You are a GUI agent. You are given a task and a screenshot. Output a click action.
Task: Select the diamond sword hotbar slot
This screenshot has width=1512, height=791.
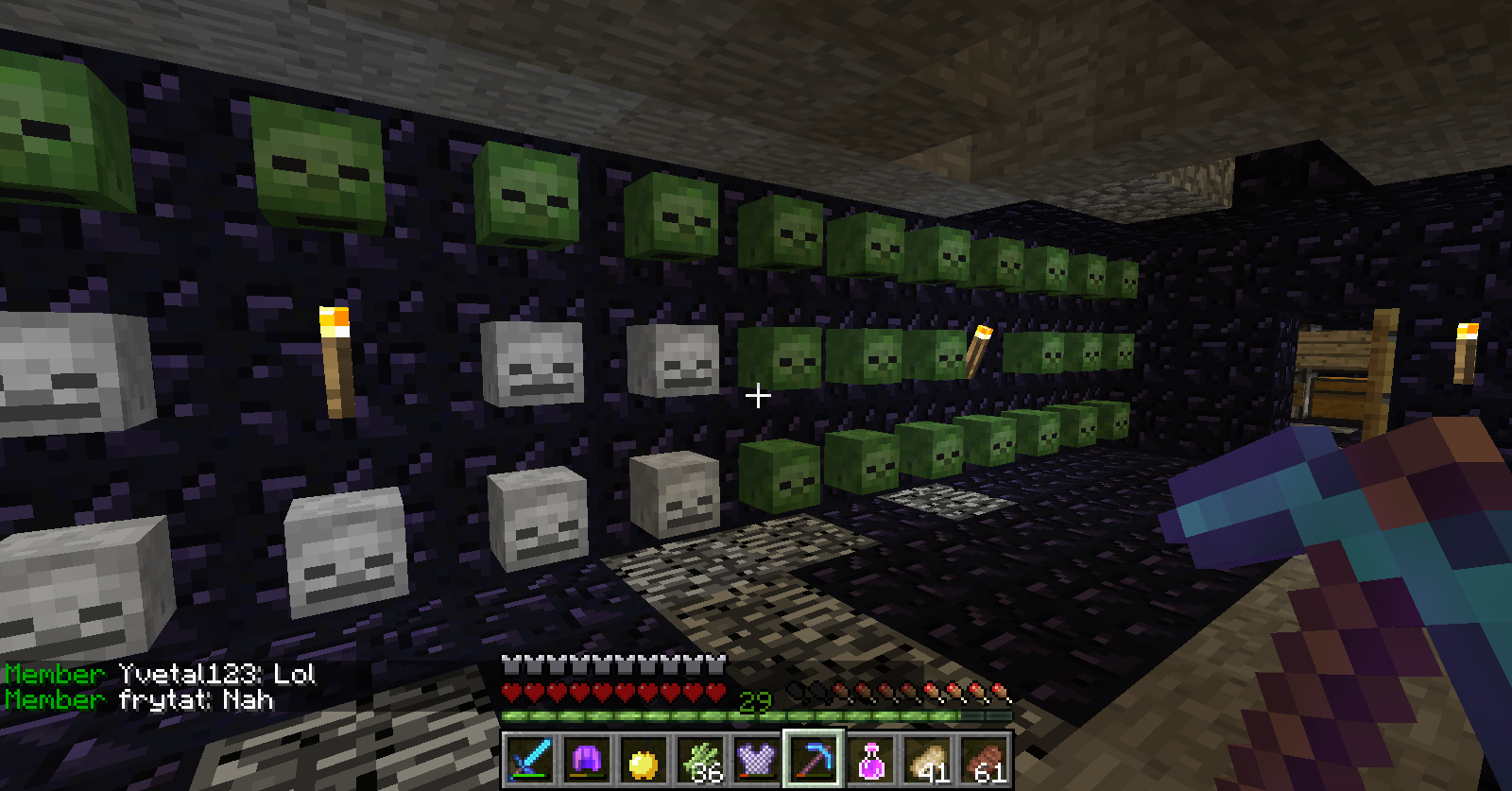coord(530,759)
